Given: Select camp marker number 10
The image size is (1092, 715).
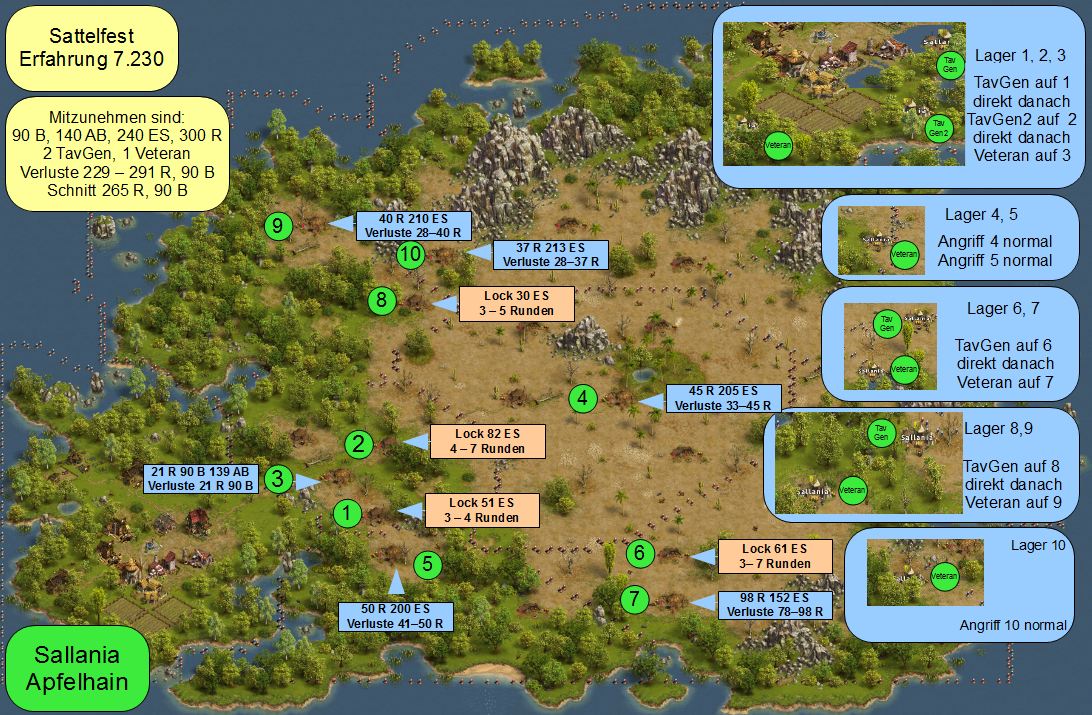Looking at the screenshot, I should tap(410, 255).
